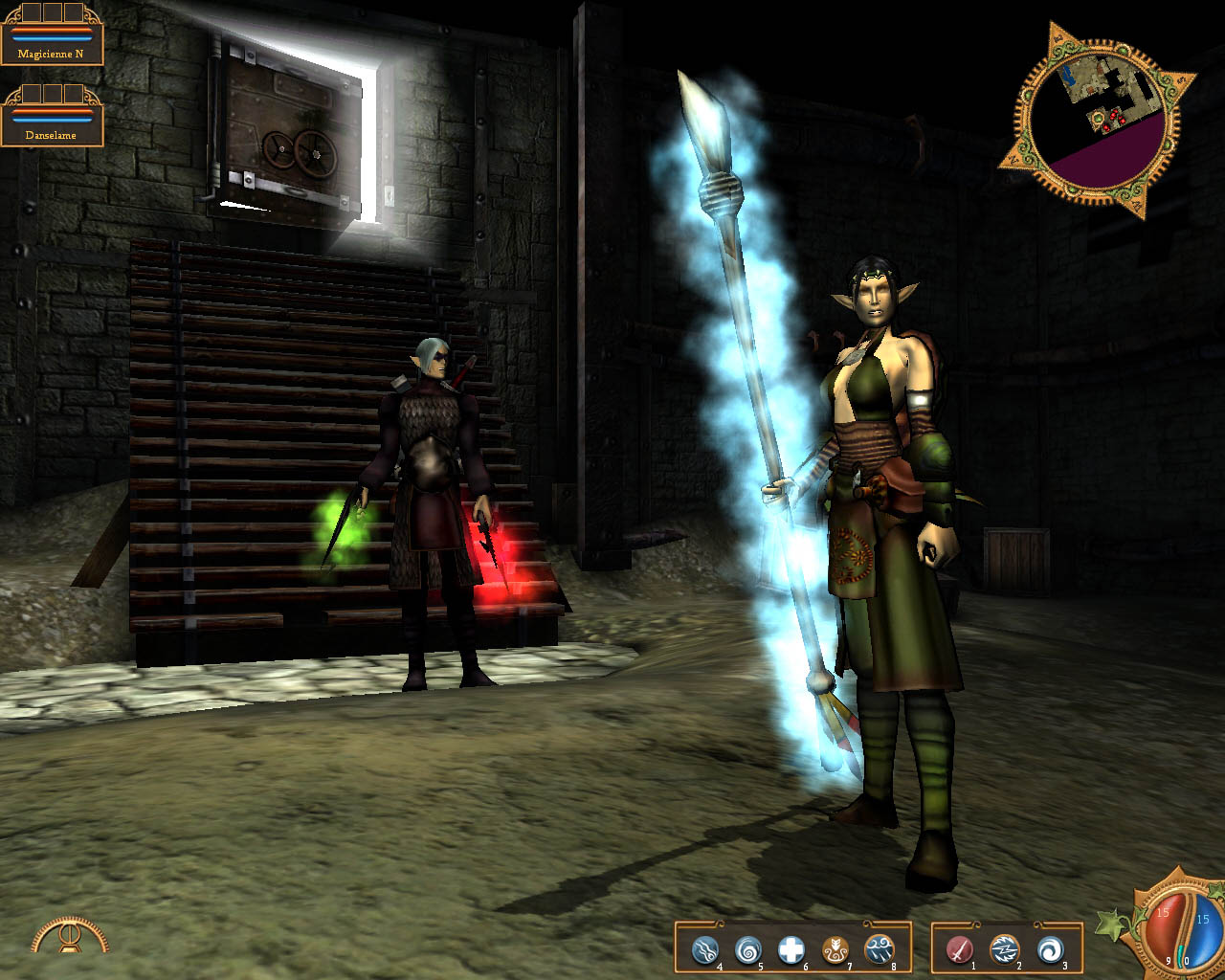Click Danselame's blue mana bar
Screen dimensions: 1225x980
click(x=52, y=119)
